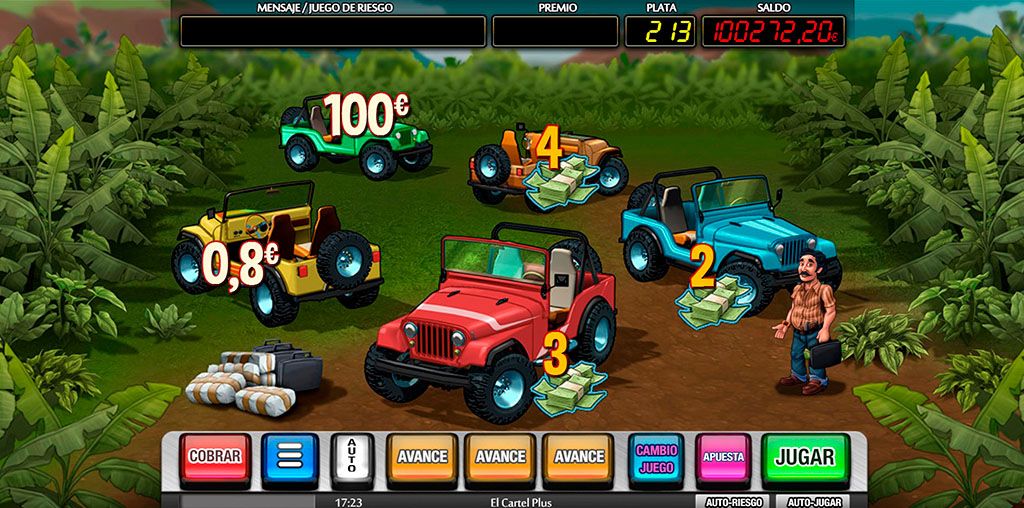Start a spin with the green JUGAR button
1024x508 pixels.
805,457
